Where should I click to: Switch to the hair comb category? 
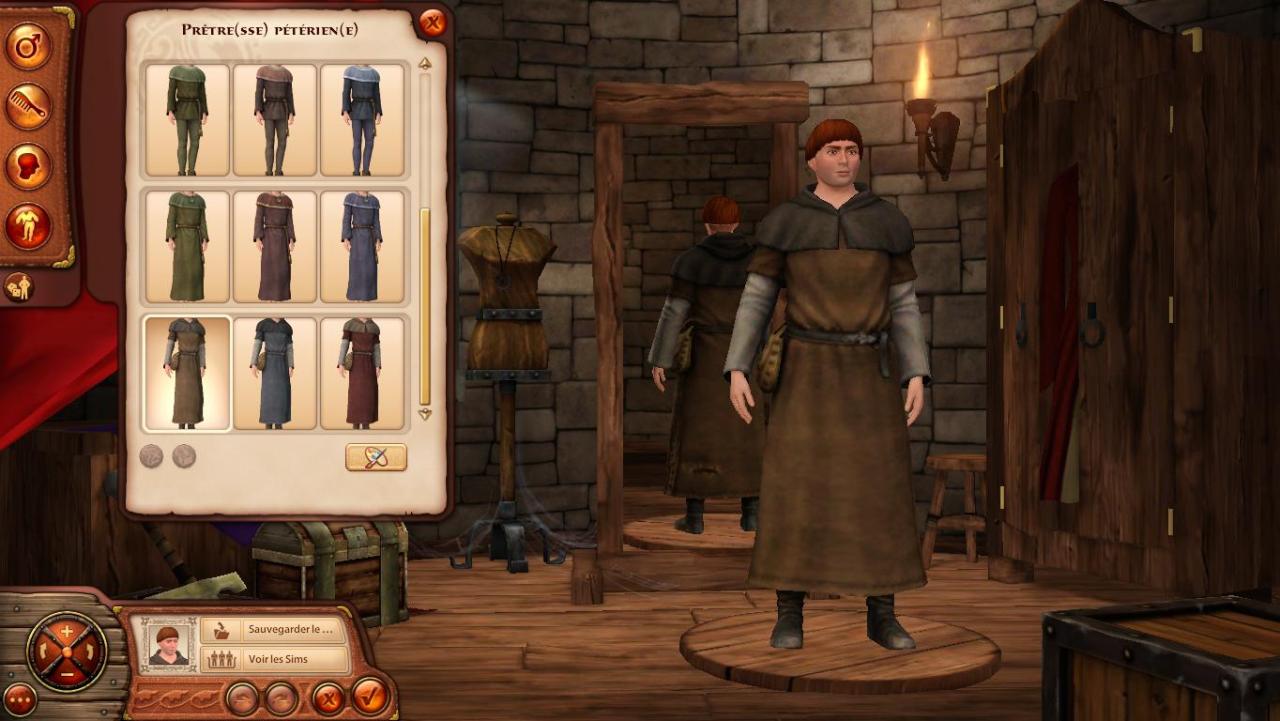[28, 106]
